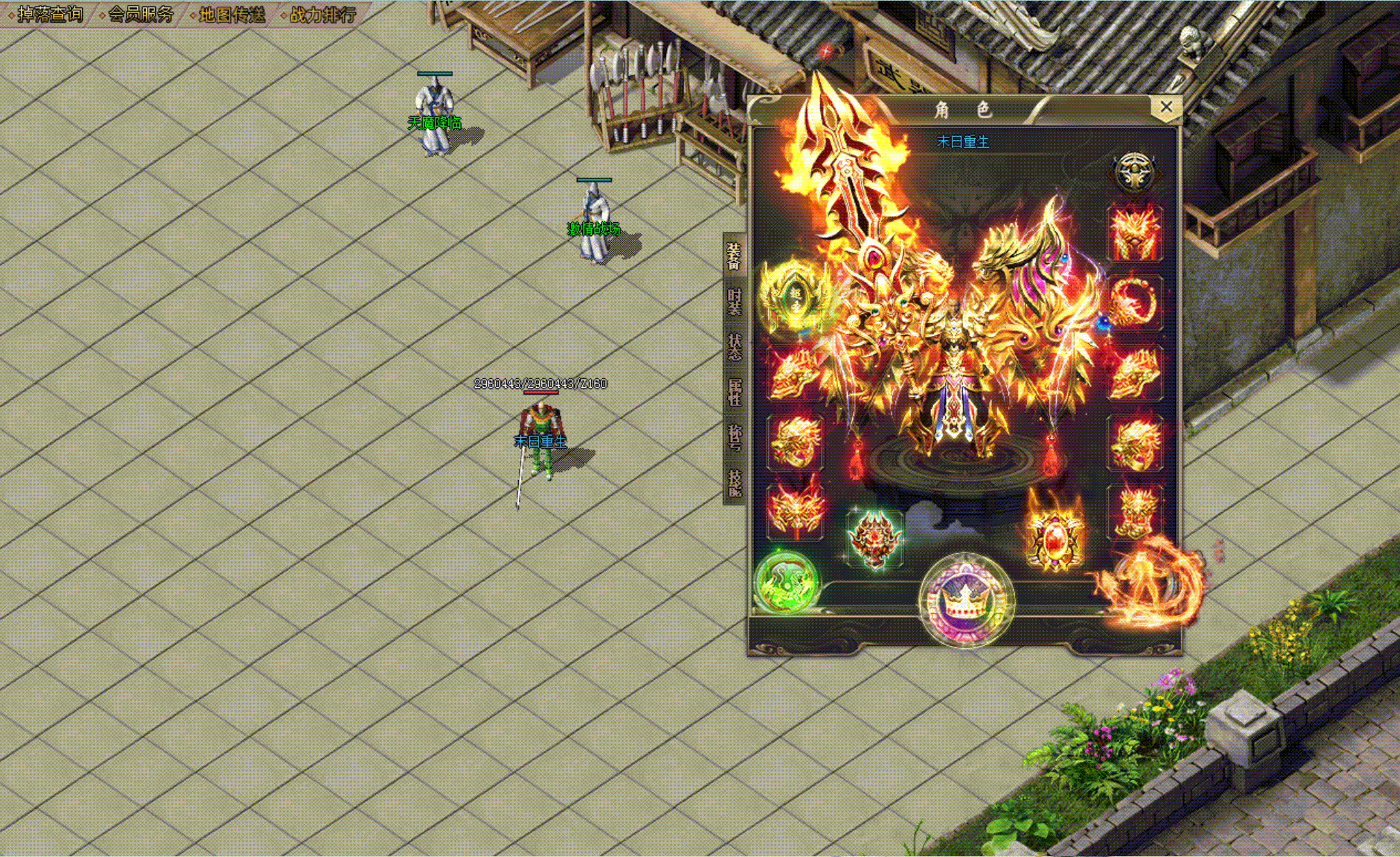Switch to the 装备 equipment tab
The width and height of the screenshot is (1400, 857).
(734, 256)
